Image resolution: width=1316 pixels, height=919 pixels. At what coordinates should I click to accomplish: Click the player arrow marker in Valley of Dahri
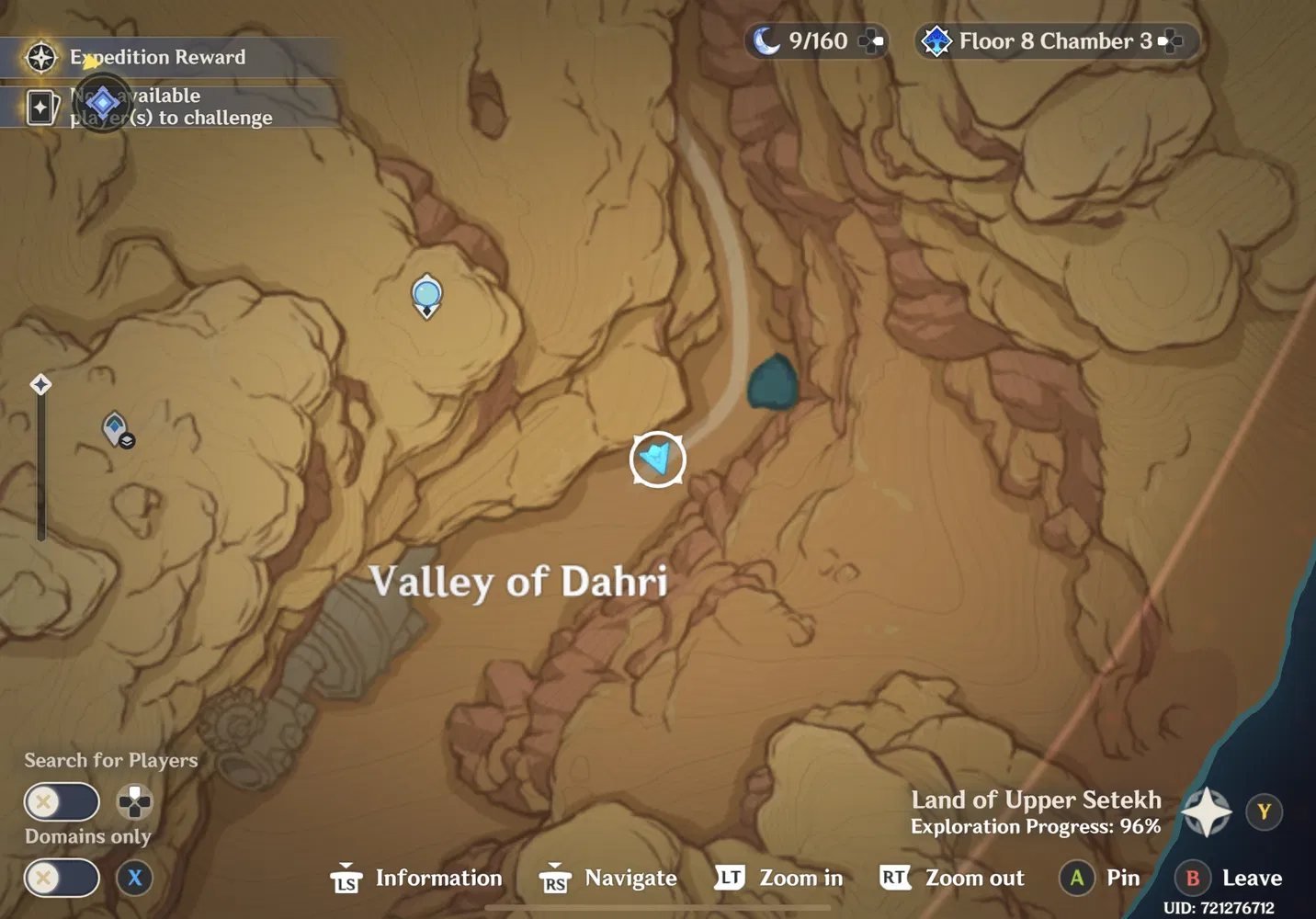click(x=658, y=459)
